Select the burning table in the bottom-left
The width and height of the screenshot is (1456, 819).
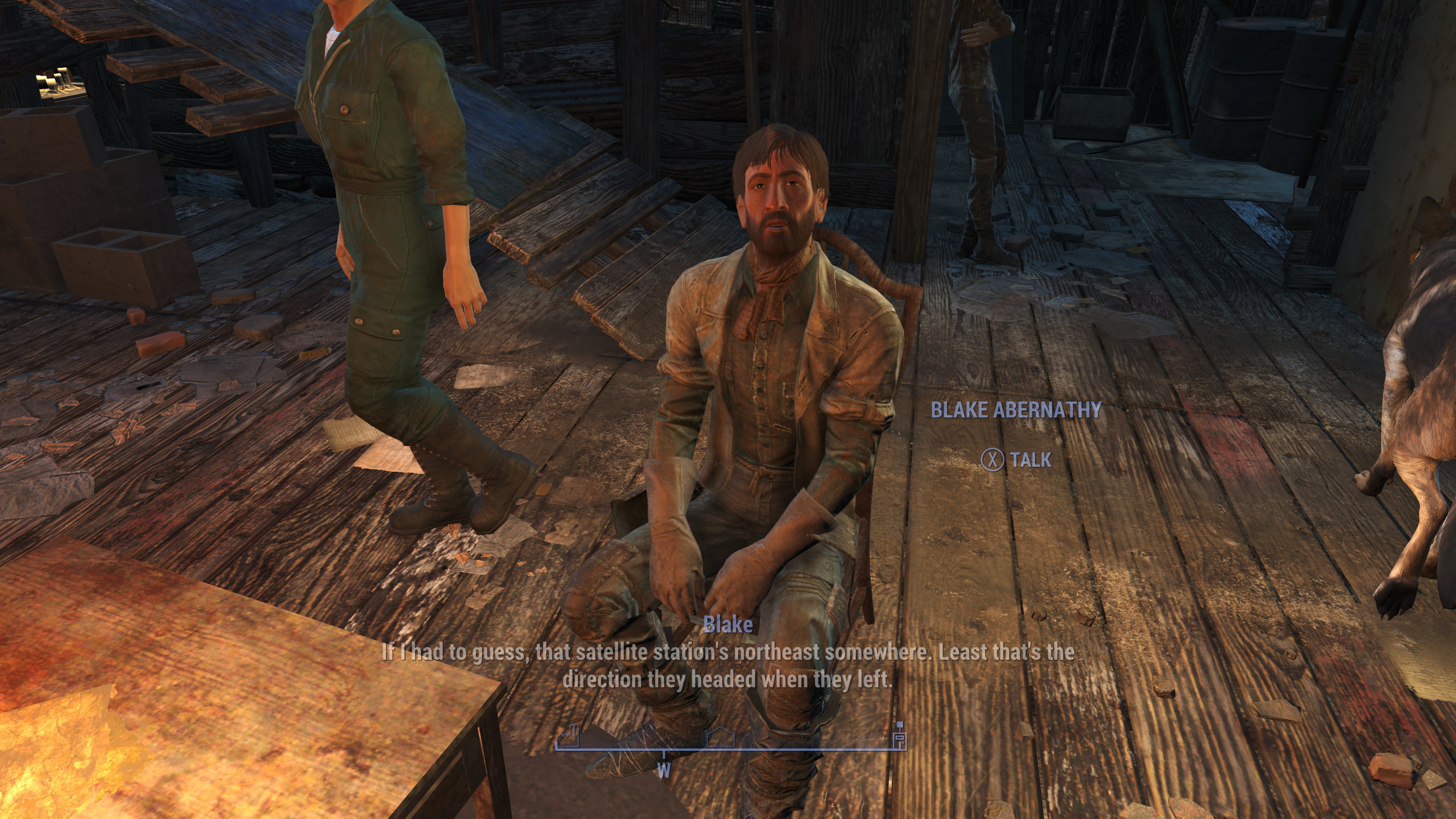click(169, 735)
